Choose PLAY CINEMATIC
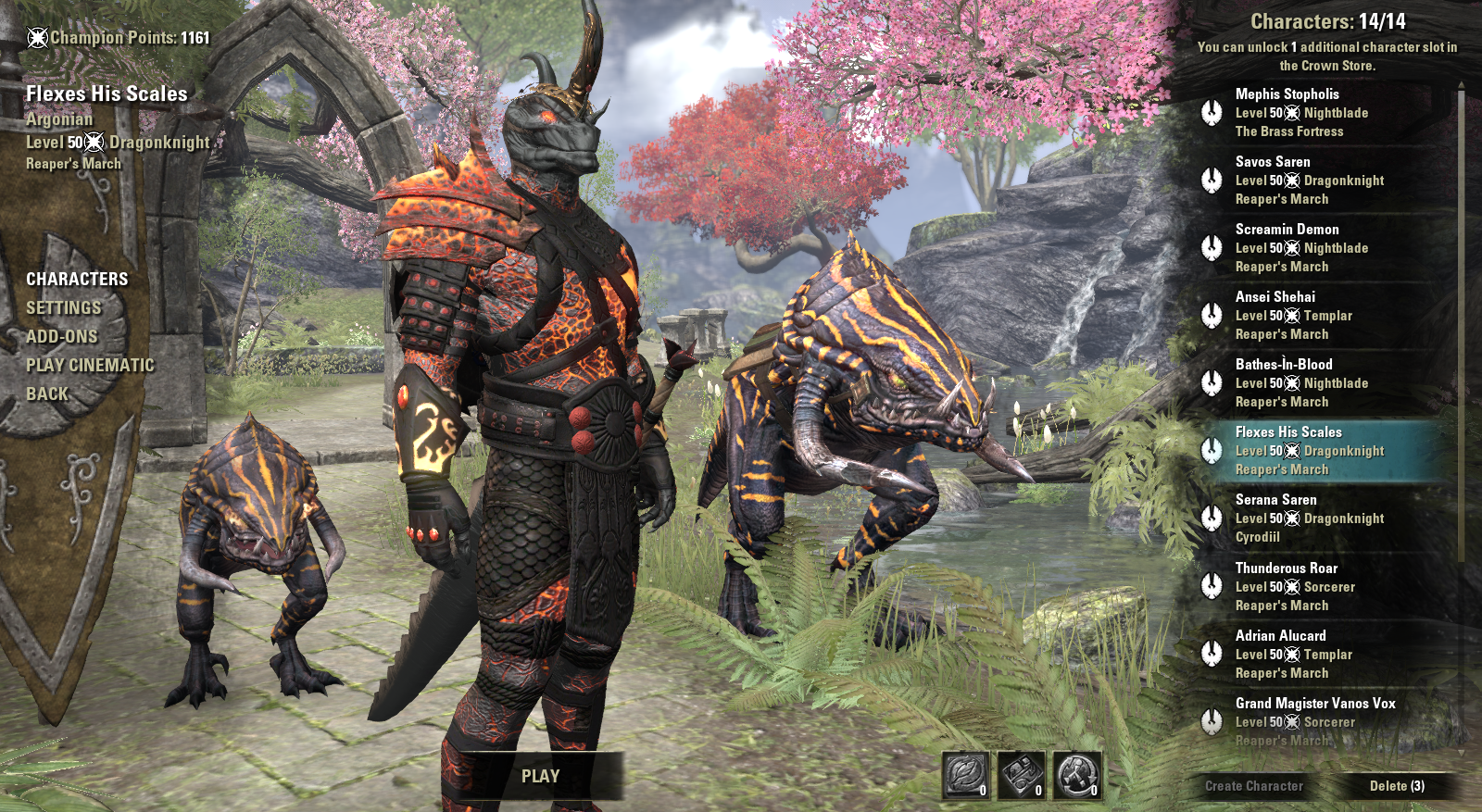The height and width of the screenshot is (812, 1482). coord(90,365)
